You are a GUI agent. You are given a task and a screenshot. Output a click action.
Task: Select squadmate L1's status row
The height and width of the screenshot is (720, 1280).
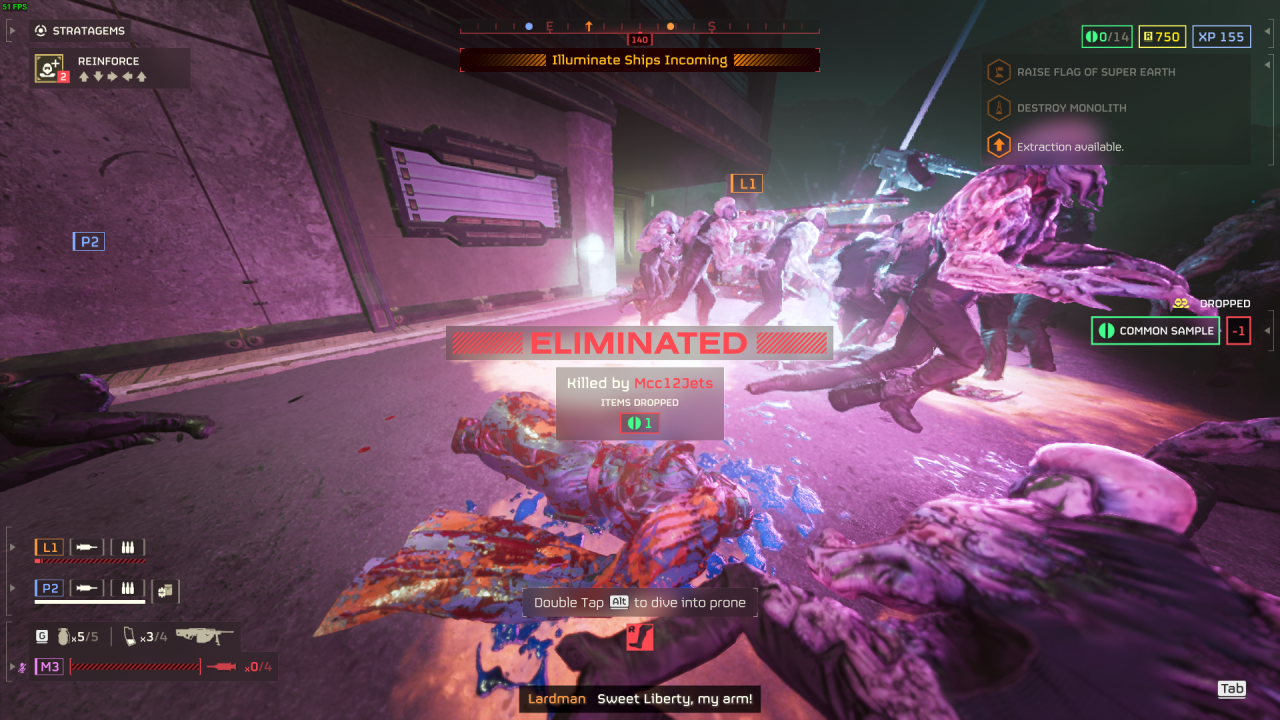tap(90, 548)
